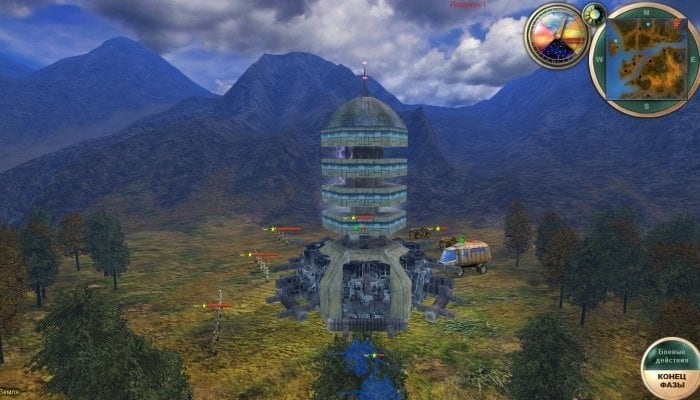Open the island minimap
The image size is (700, 400).
[644, 56]
